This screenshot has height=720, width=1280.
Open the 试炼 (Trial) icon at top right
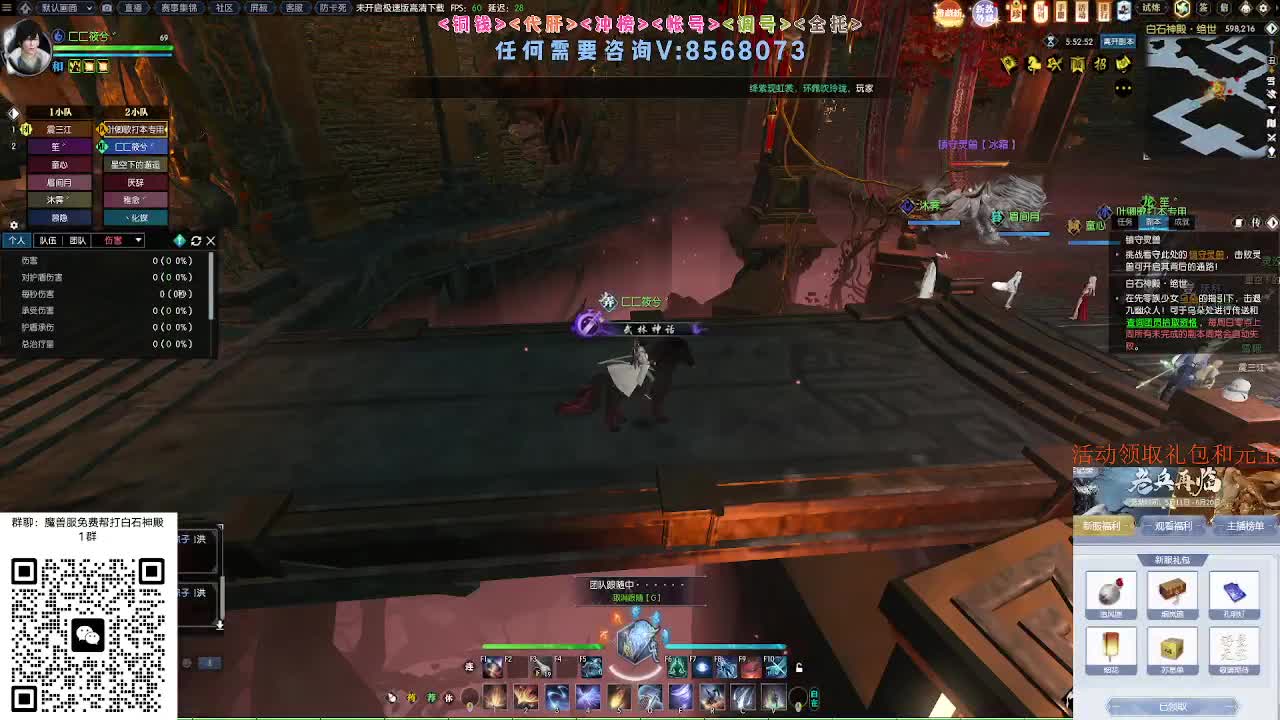pyautogui.click(x=1151, y=8)
